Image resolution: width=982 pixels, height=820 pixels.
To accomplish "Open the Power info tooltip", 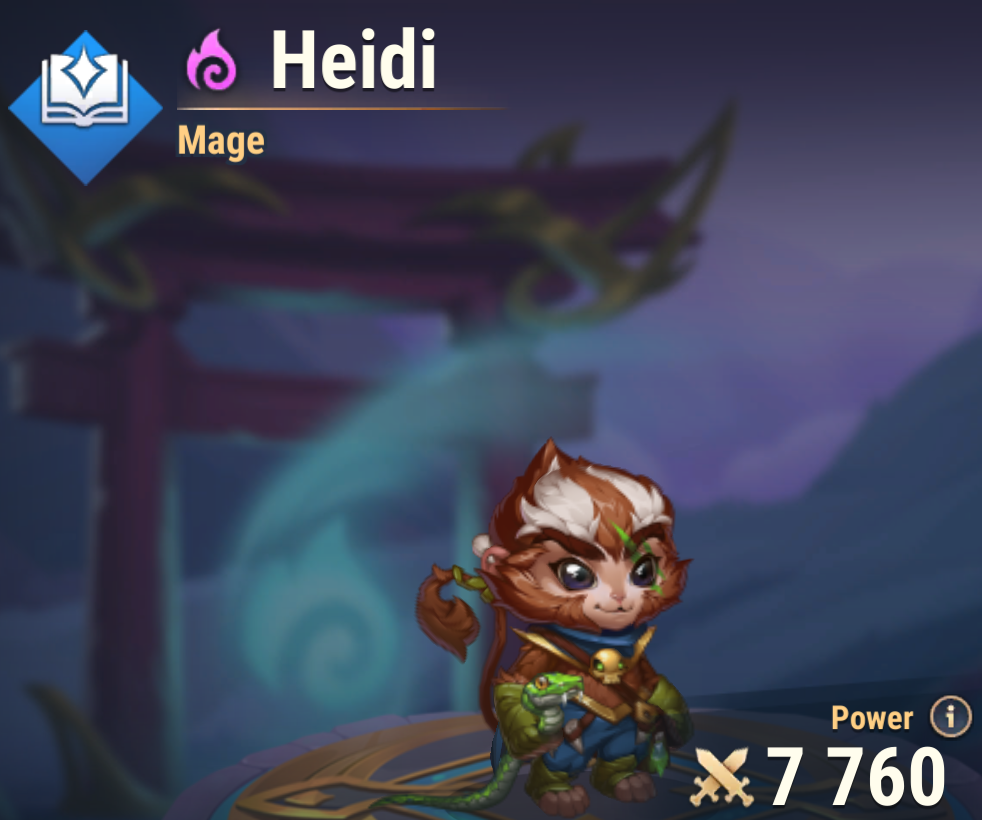I will [950, 716].
